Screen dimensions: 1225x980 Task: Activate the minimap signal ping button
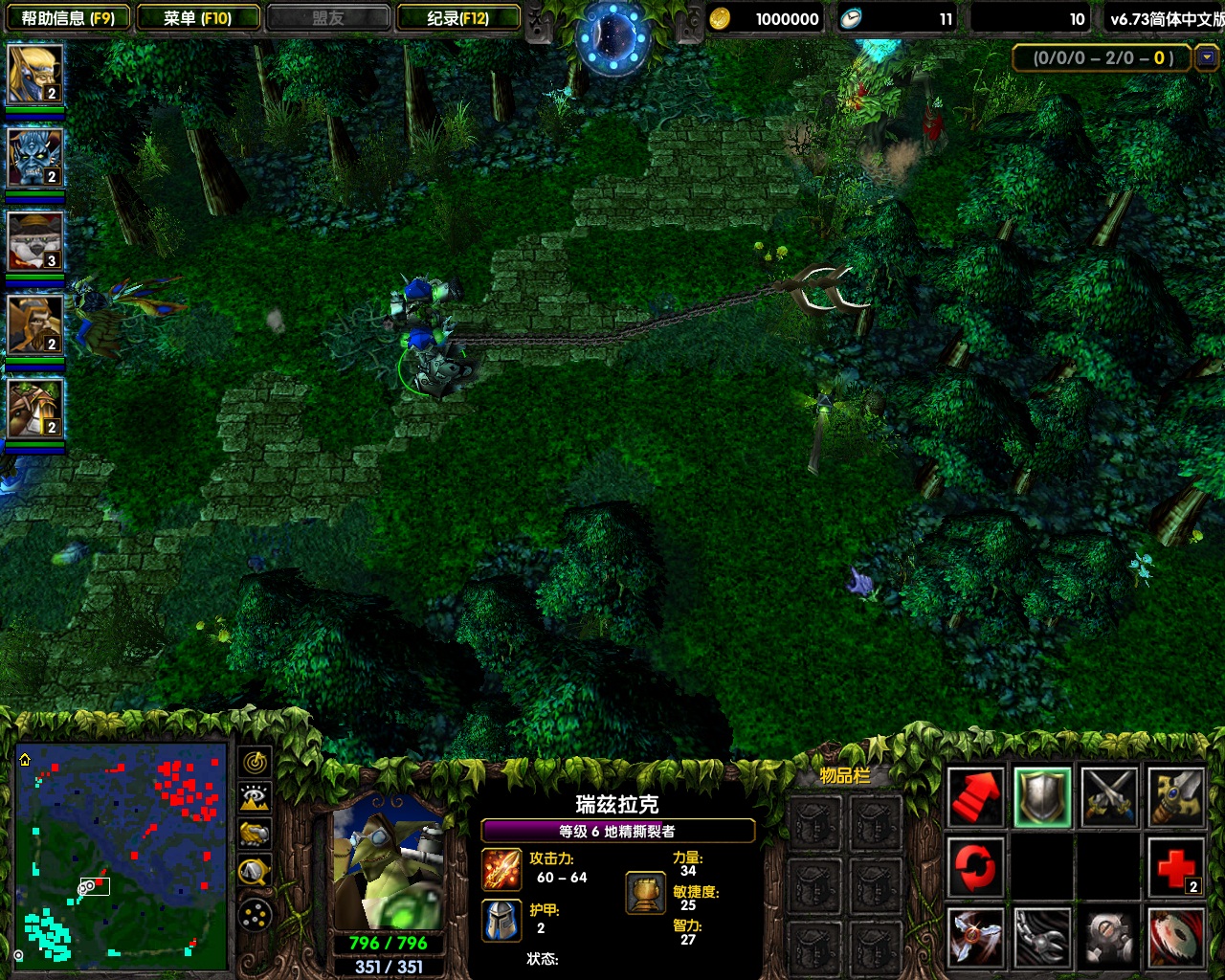point(255,763)
